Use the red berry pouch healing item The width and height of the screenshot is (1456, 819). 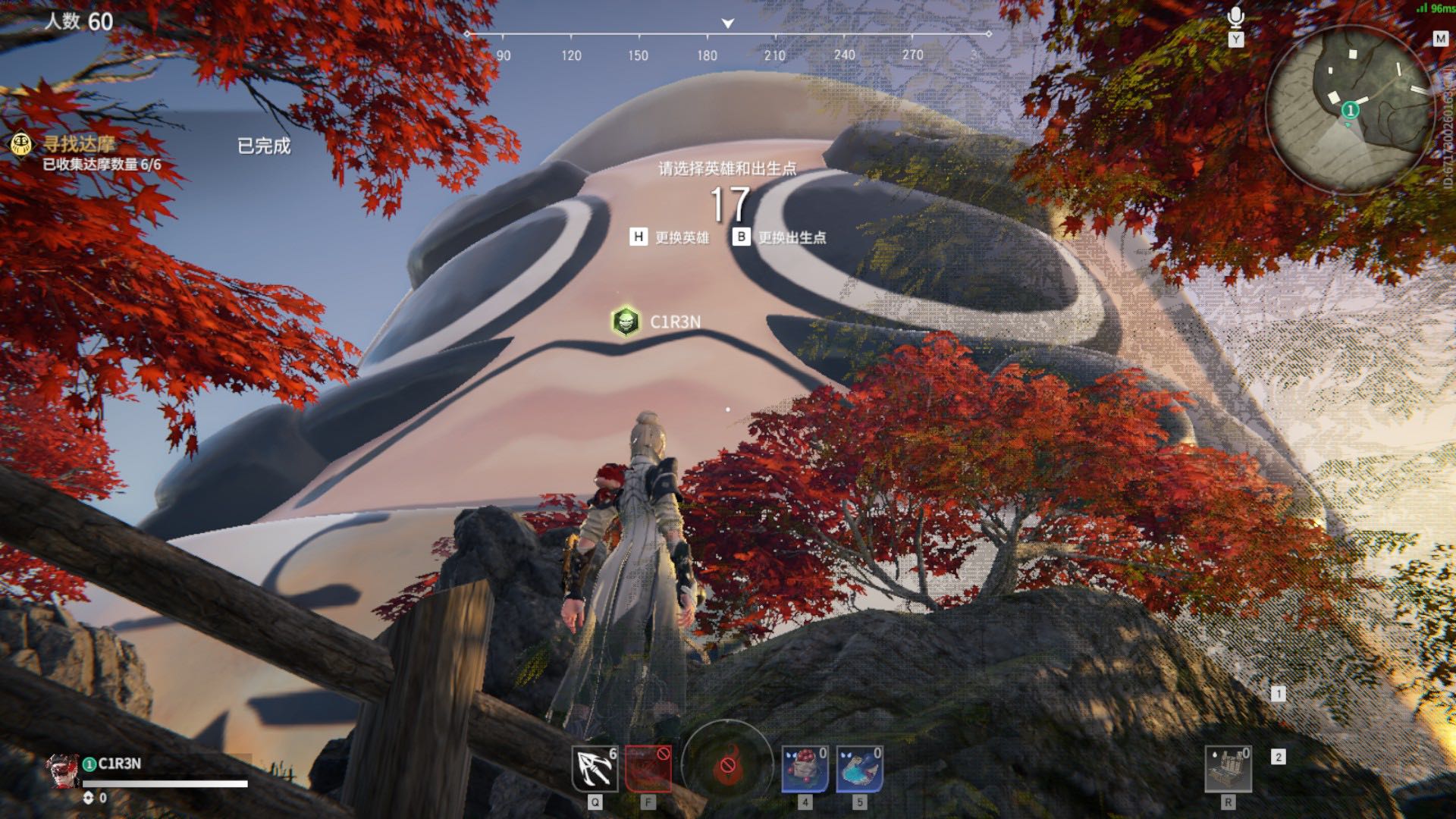pyautogui.click(x=805, y=768)
